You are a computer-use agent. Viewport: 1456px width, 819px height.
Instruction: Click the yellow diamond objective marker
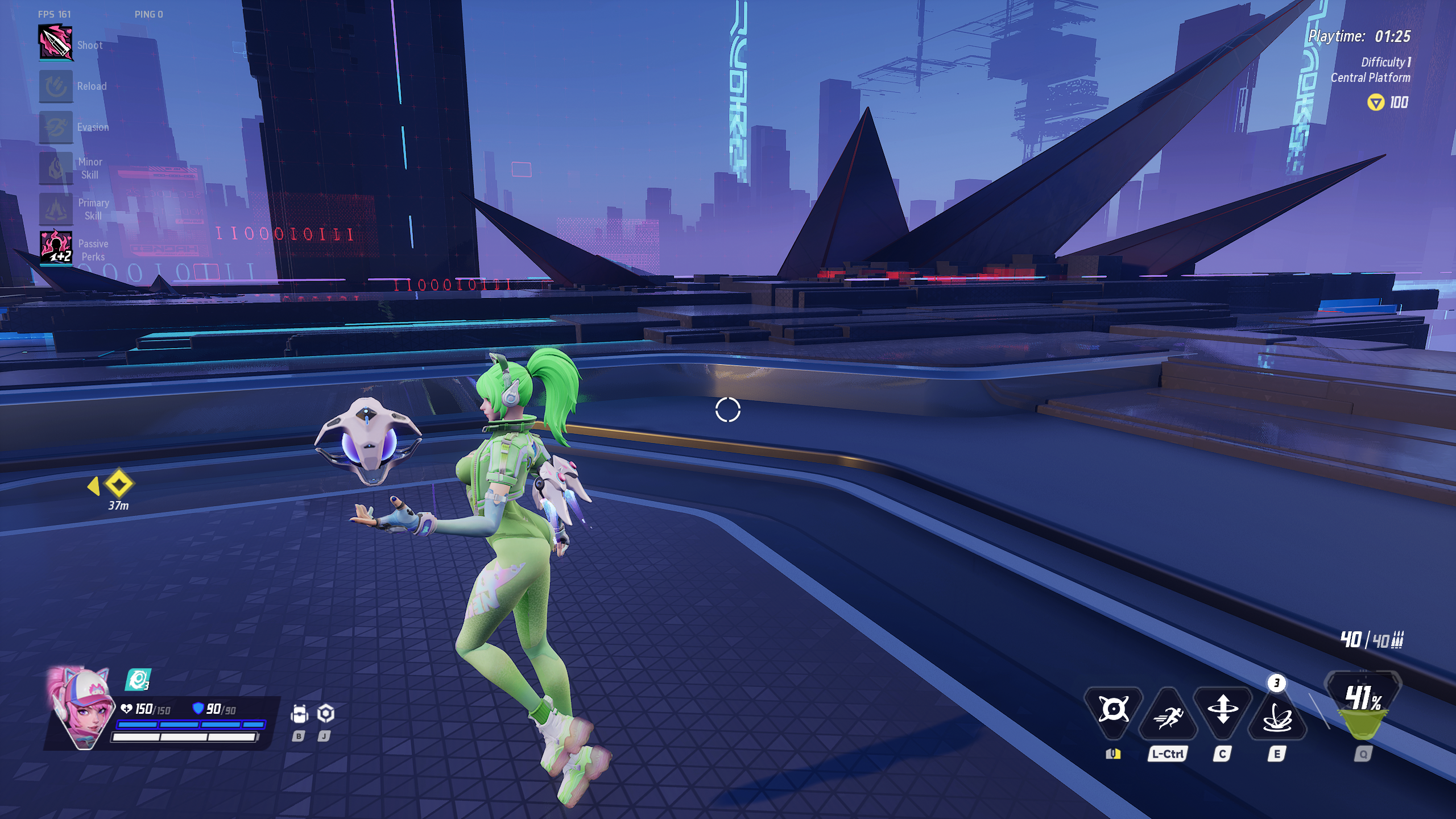click(119, 485)
